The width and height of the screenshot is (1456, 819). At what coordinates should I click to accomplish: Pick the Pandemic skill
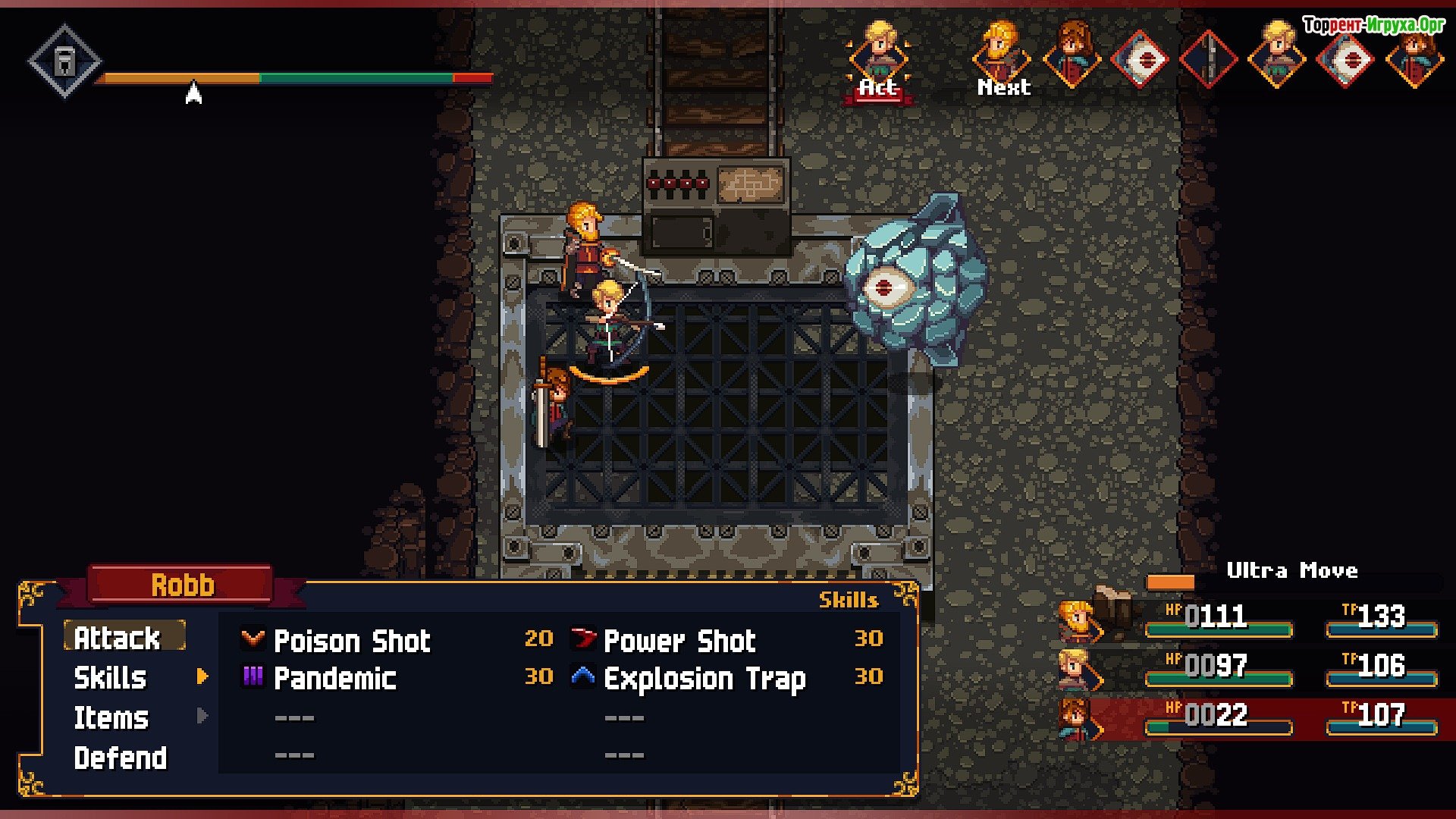pos(334,679)
